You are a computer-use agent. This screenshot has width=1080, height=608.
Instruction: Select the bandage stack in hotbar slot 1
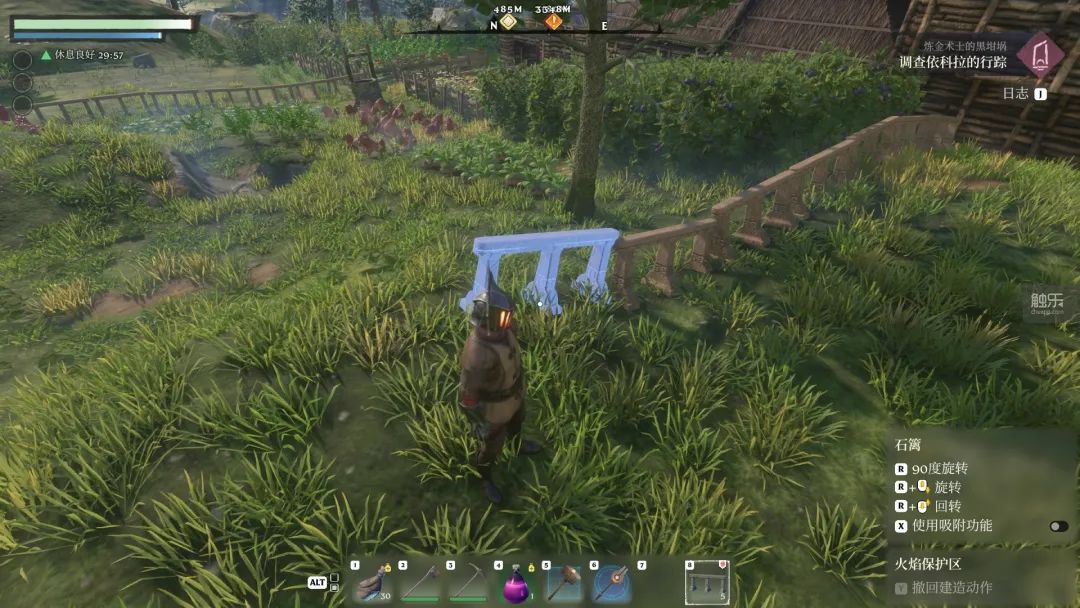click(371, 582)
